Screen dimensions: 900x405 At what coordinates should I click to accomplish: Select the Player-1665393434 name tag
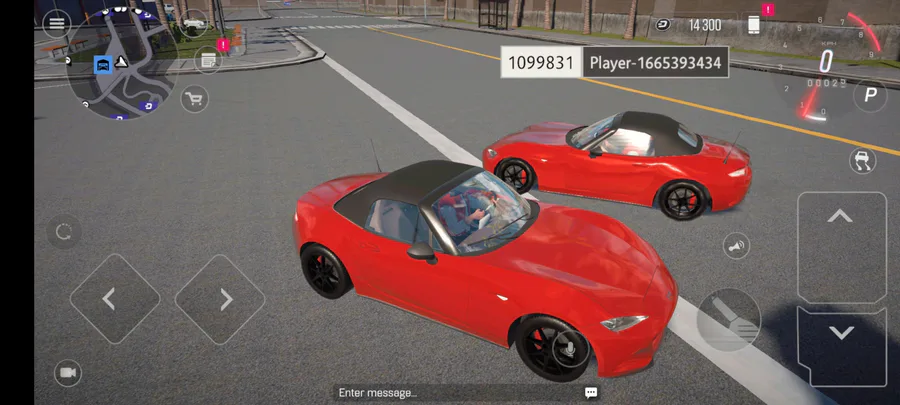[x=655, y=63]
